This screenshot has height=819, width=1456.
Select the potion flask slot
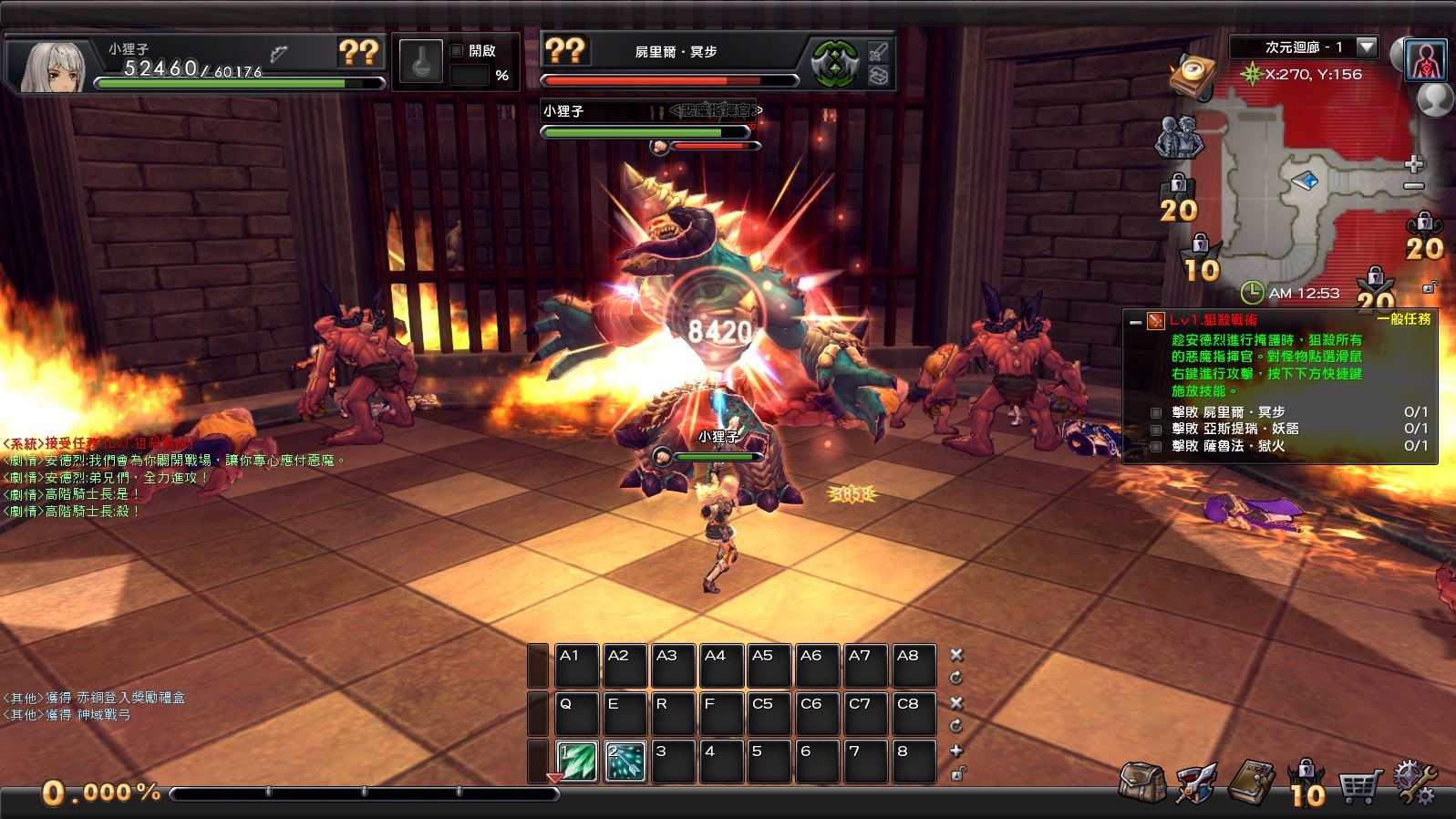click(x=421, y=63)
